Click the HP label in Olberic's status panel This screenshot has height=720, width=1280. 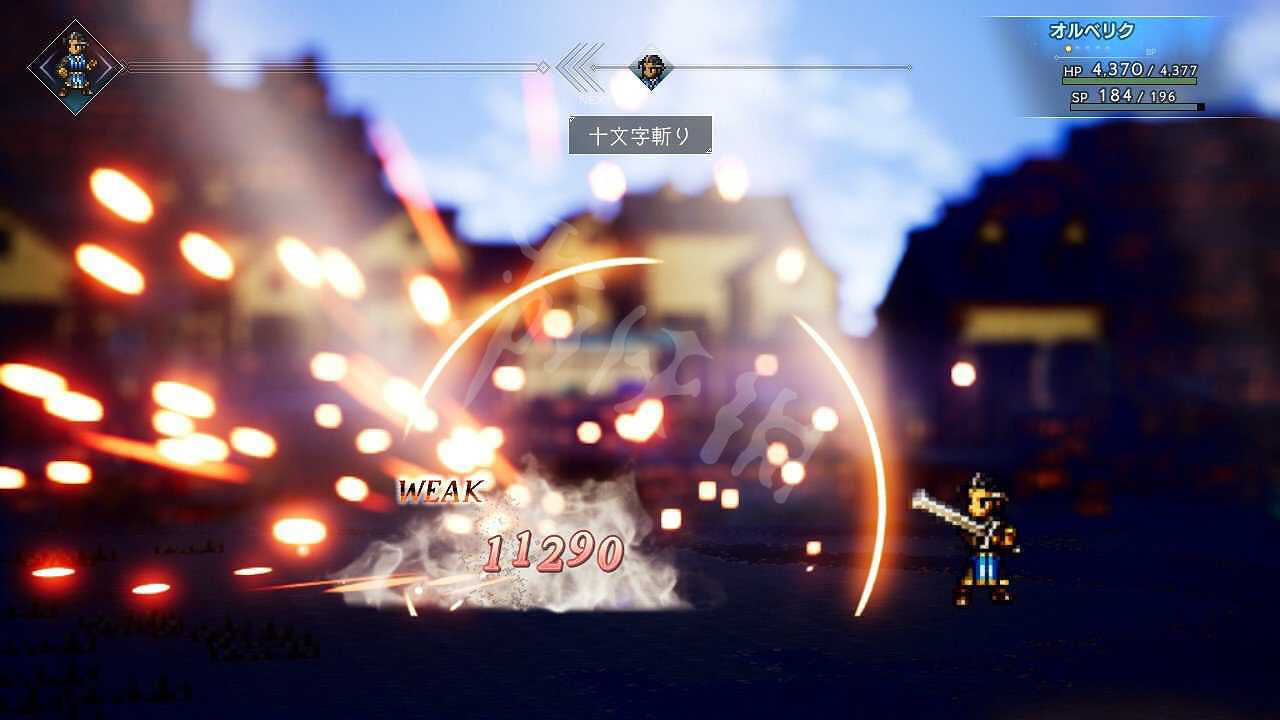coord(1074,71)
